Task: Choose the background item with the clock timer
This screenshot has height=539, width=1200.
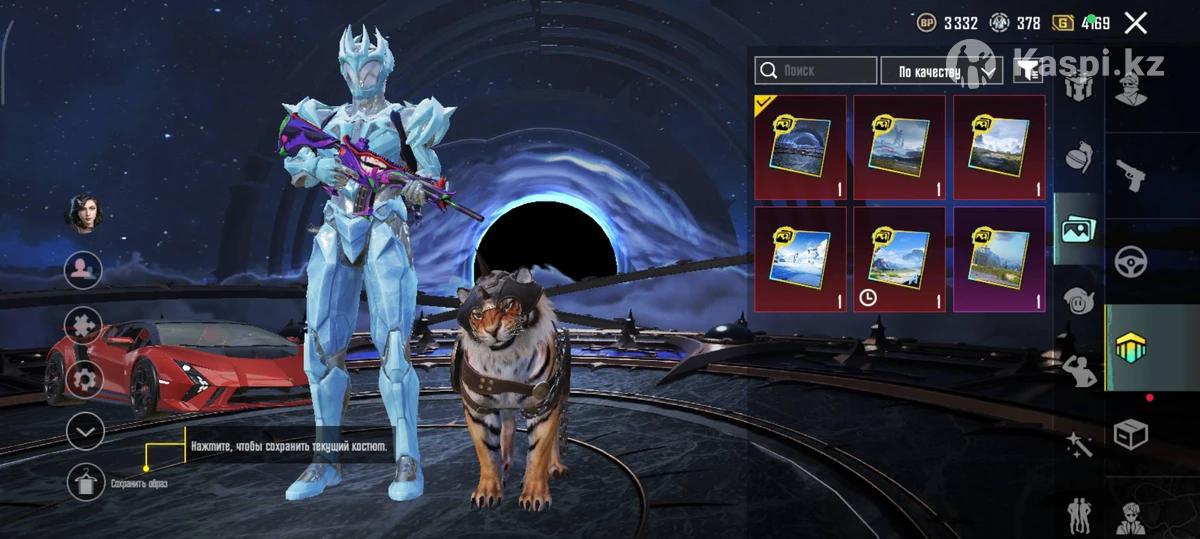Action: [899, 259]
